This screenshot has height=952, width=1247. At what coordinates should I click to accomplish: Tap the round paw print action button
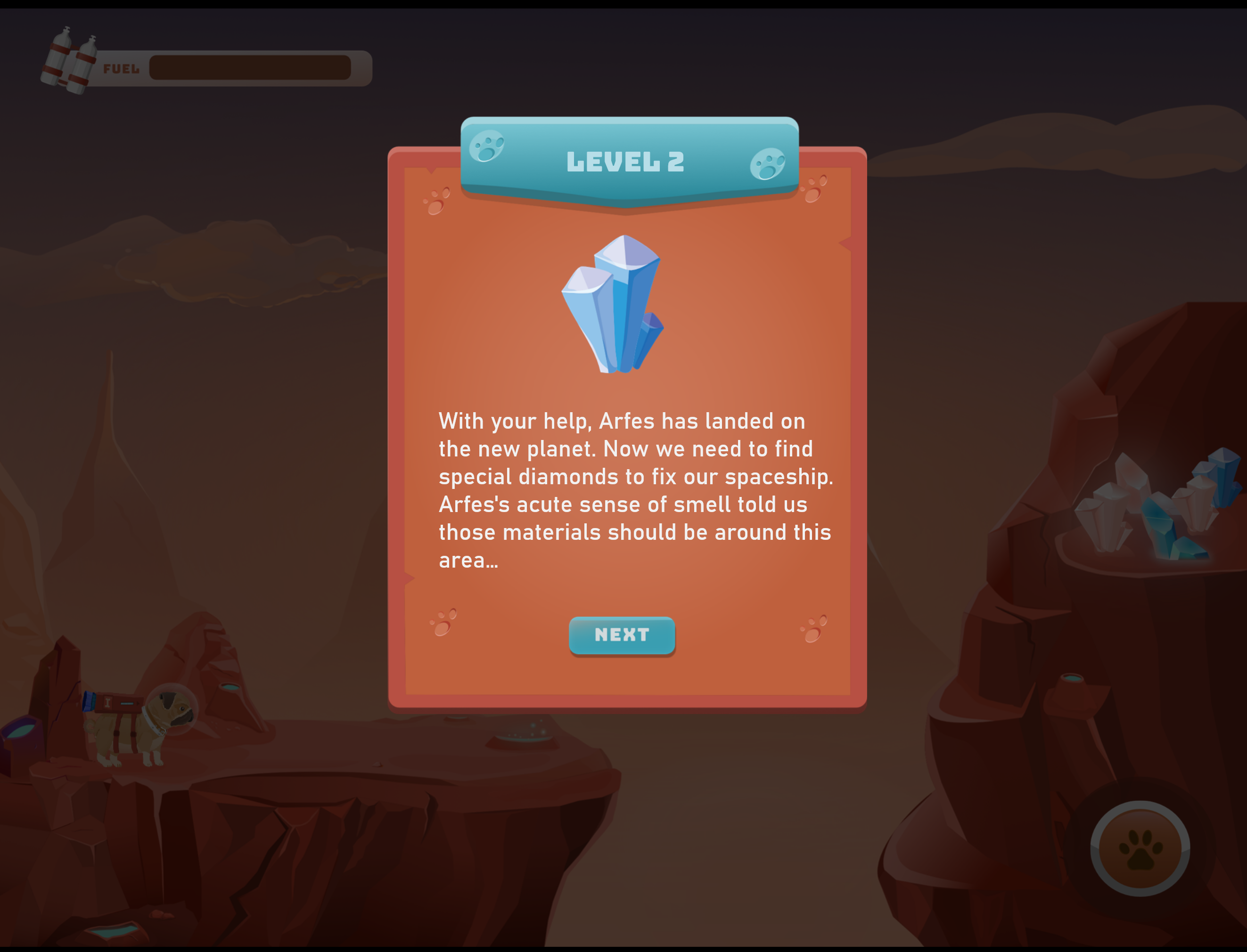[x=1140, y=848]
